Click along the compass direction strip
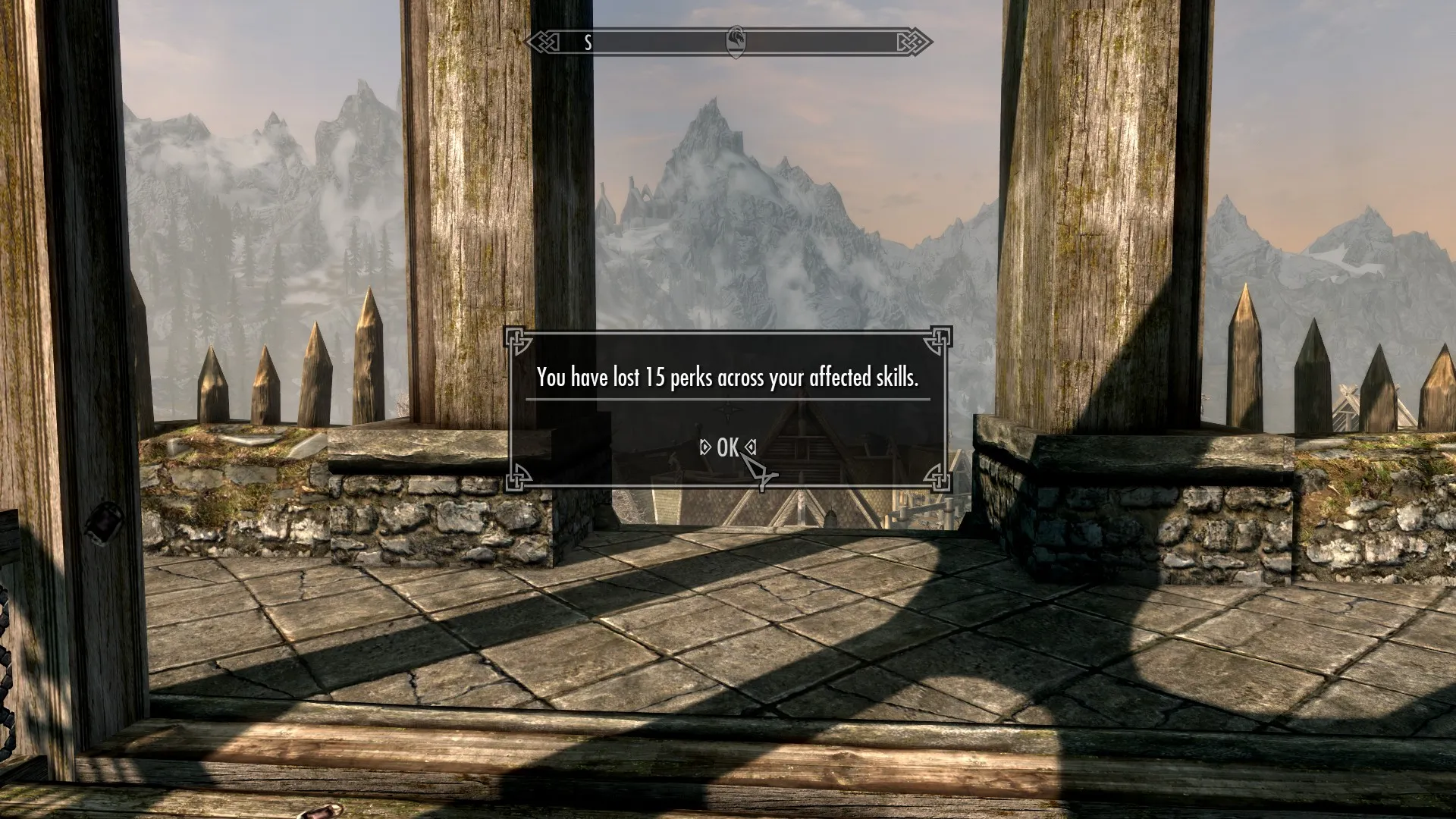The image size is (1456, 819). (667, 43)
